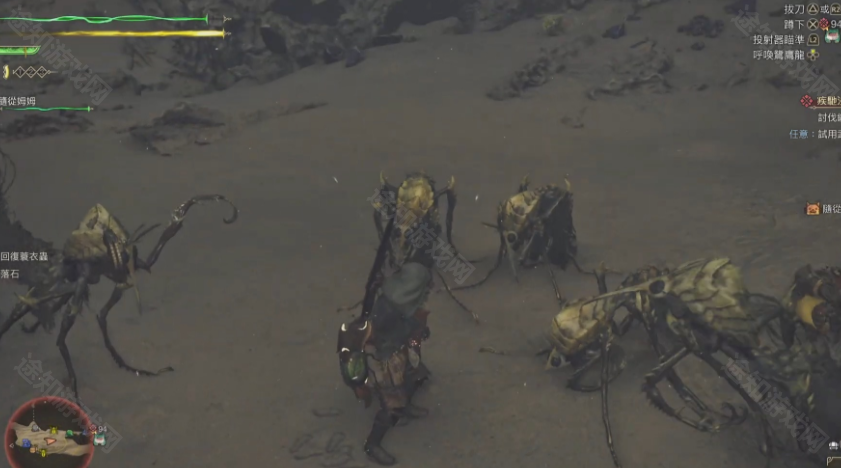Select the 回復蜜衣蟲 gathering entry
This screenshot has width=841, height=468.
point(24,256)
